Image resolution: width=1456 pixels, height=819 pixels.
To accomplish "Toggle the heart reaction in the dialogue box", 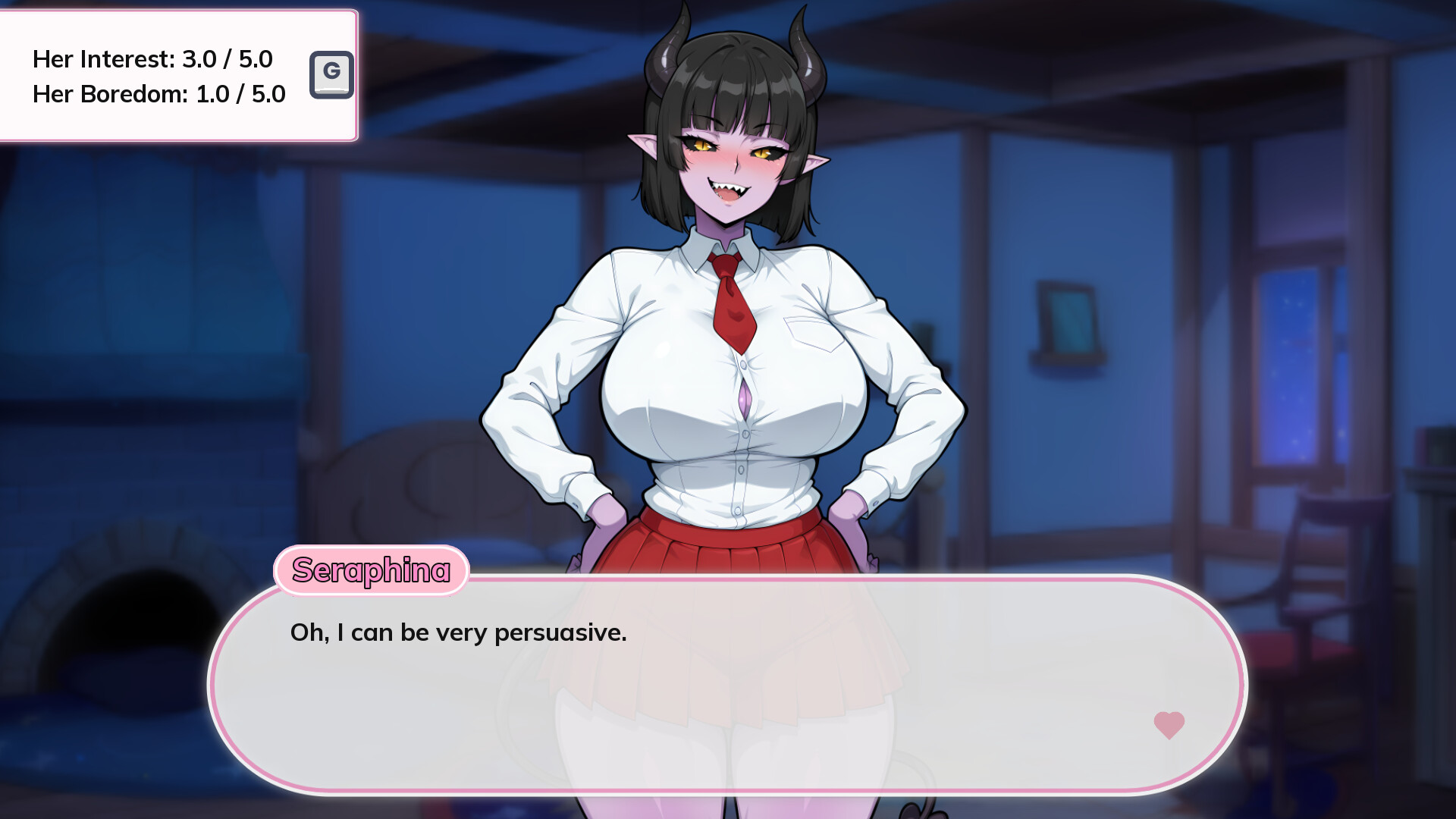I will pos(1169,724).
